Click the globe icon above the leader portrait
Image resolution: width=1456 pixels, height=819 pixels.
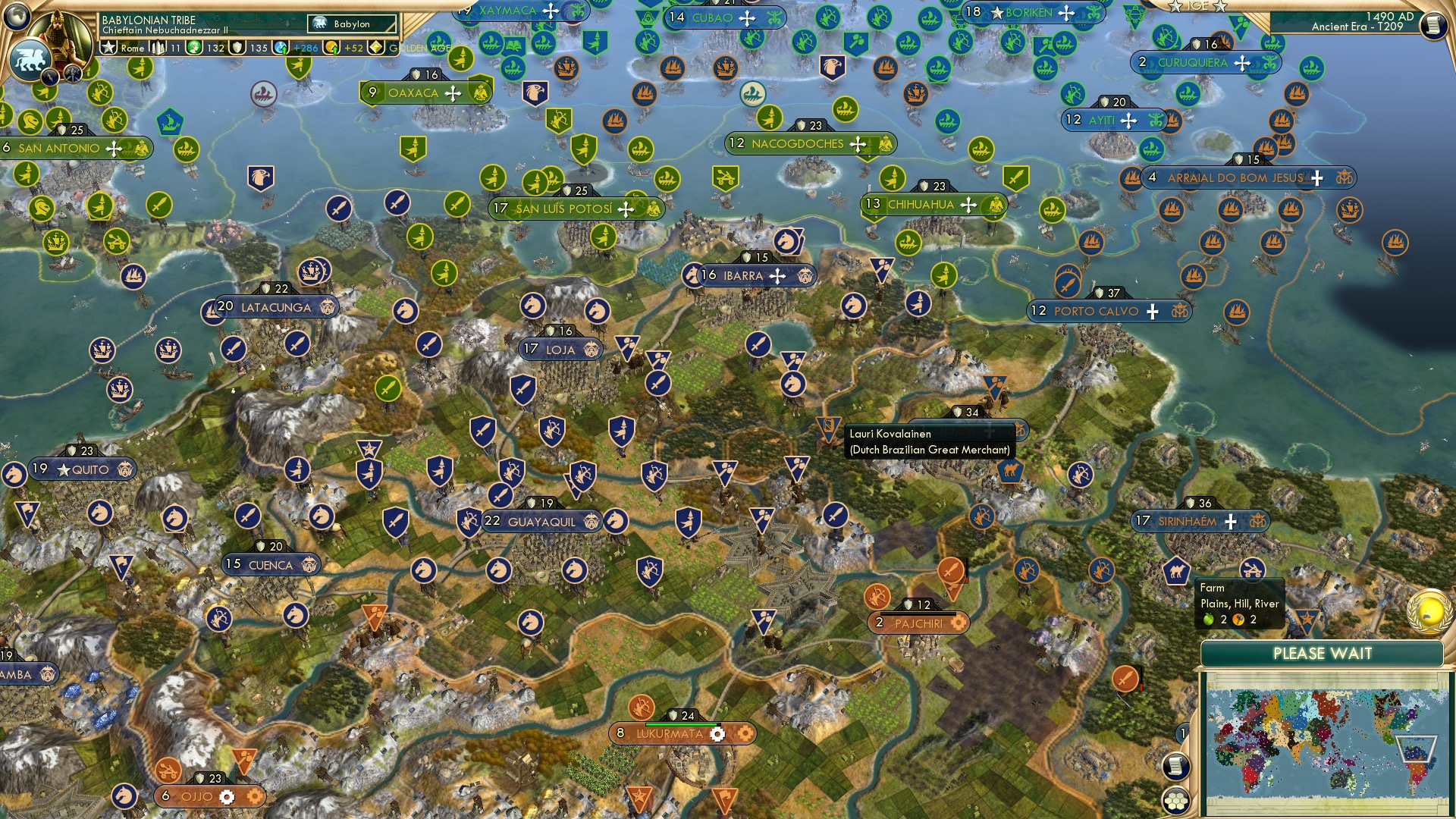coord(17,16)
